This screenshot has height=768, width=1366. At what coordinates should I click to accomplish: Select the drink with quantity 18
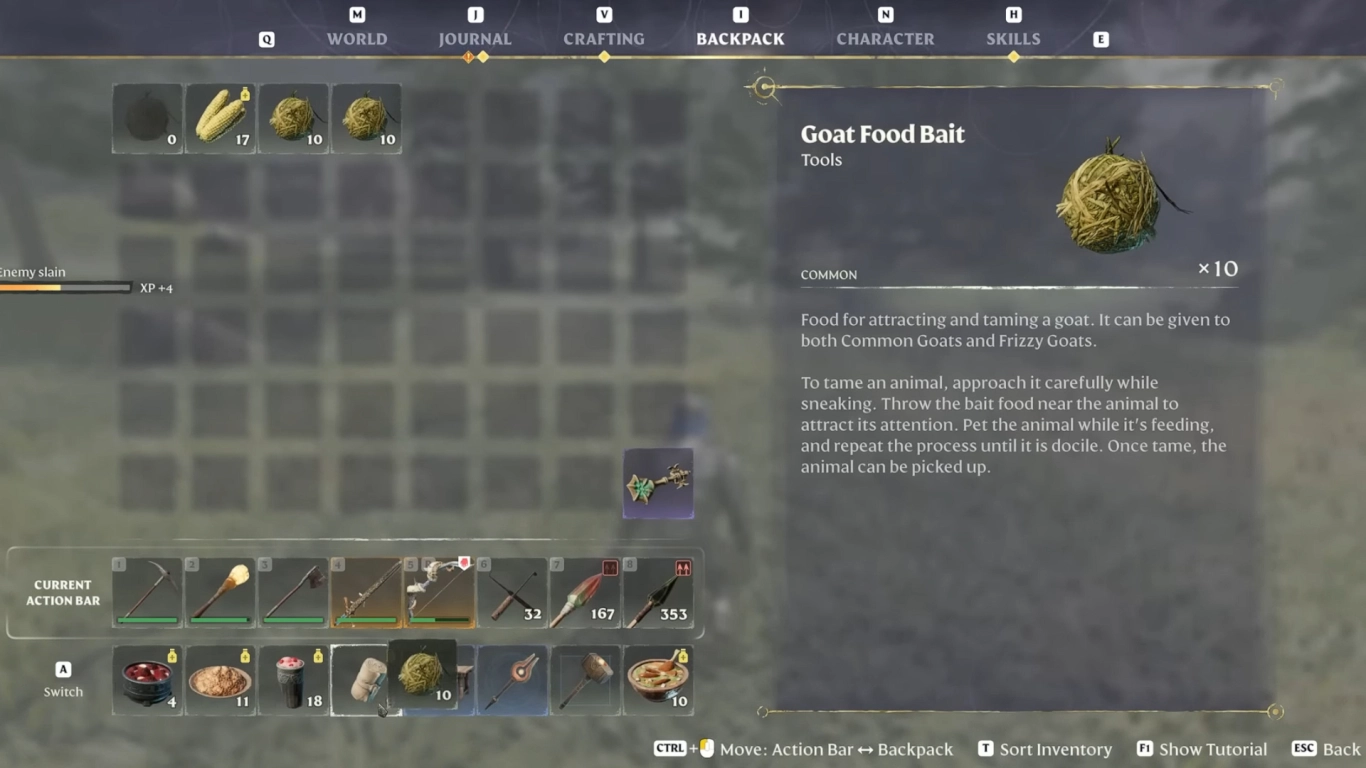pyautogui.click(x=293, y=680)
